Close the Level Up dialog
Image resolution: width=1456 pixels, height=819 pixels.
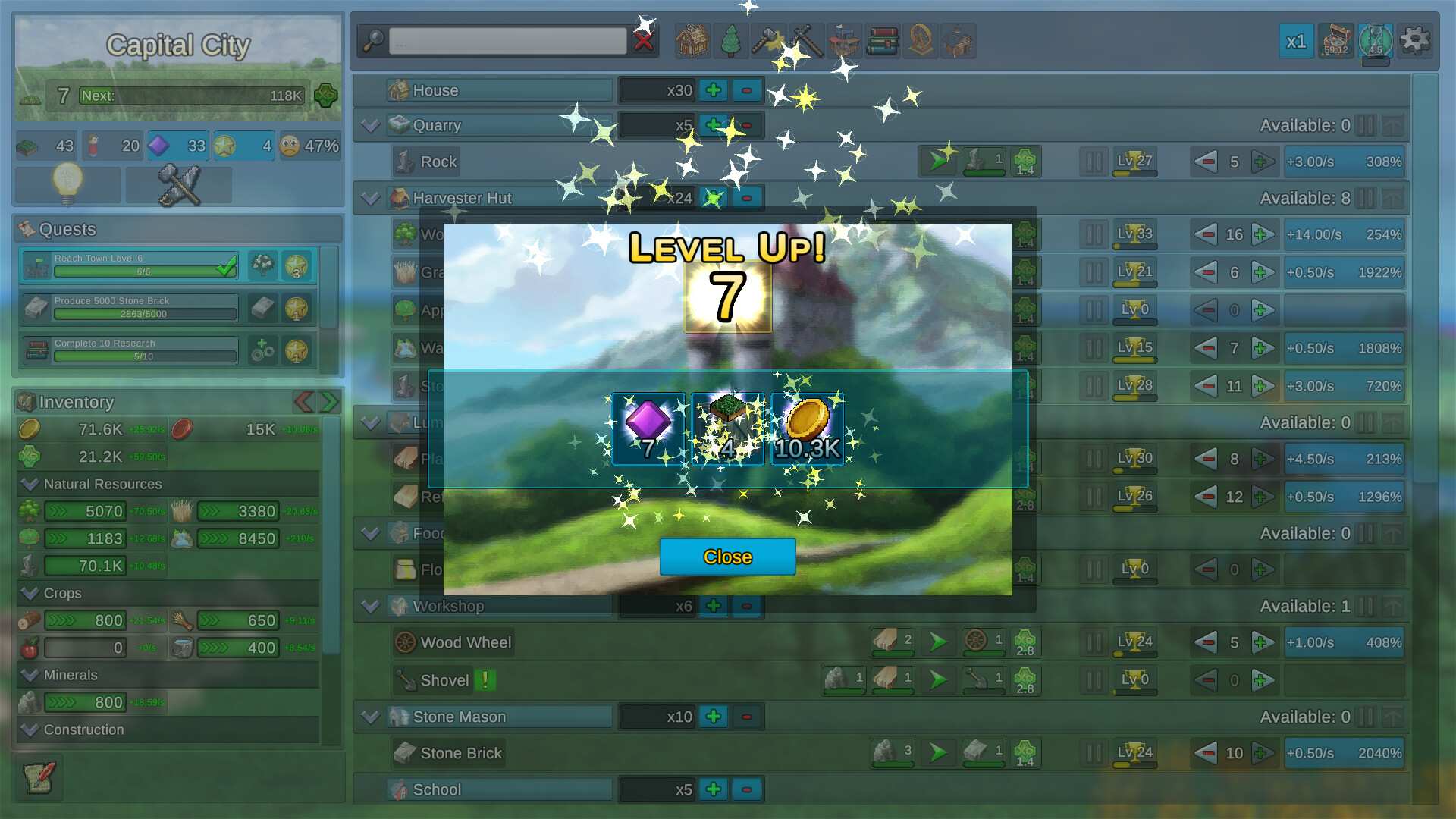727,557
